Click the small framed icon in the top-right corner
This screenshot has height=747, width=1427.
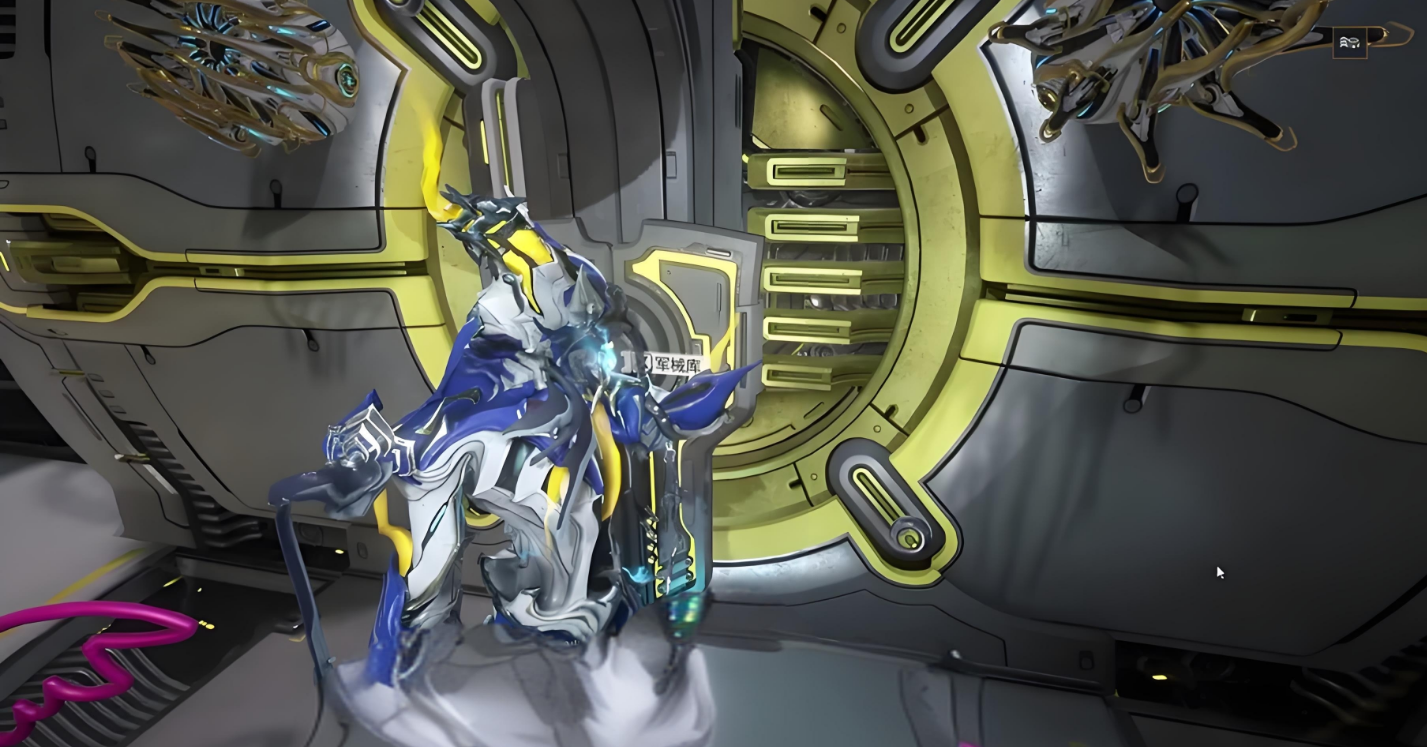(x=1349, y=42)
